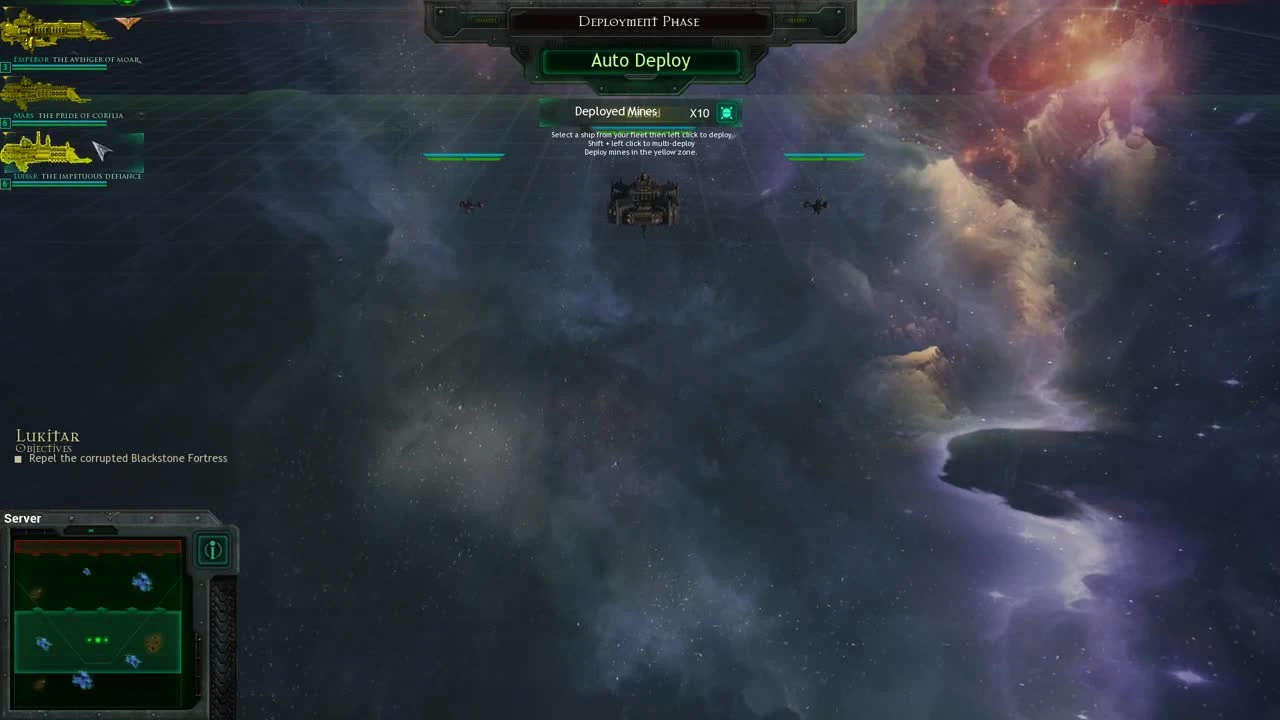Open the info panel icon on the minimap
The image size is (1280, 720).
coord(213,550)
